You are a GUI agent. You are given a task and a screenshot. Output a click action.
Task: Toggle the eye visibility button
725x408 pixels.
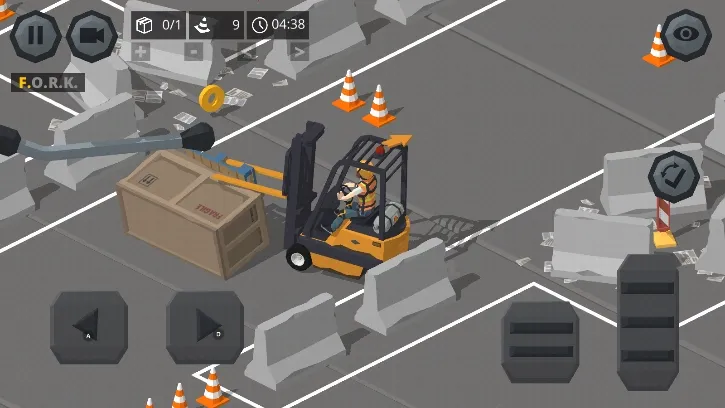(x=687, y=35)
